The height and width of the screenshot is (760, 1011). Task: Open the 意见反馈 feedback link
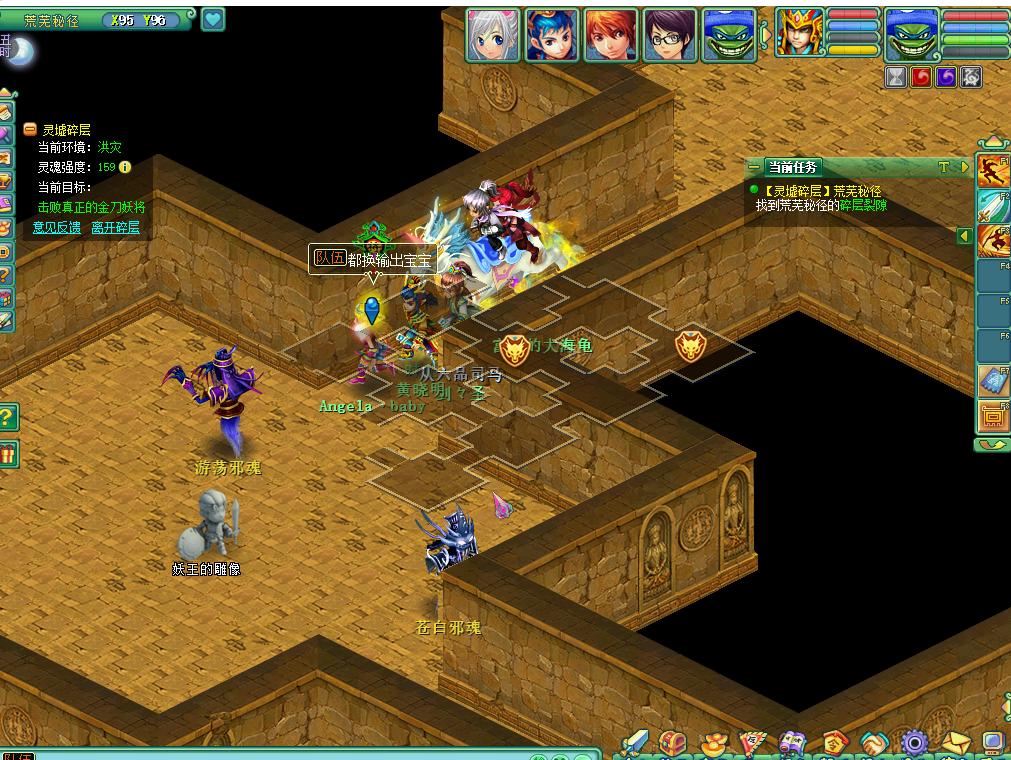click(56, 228)
